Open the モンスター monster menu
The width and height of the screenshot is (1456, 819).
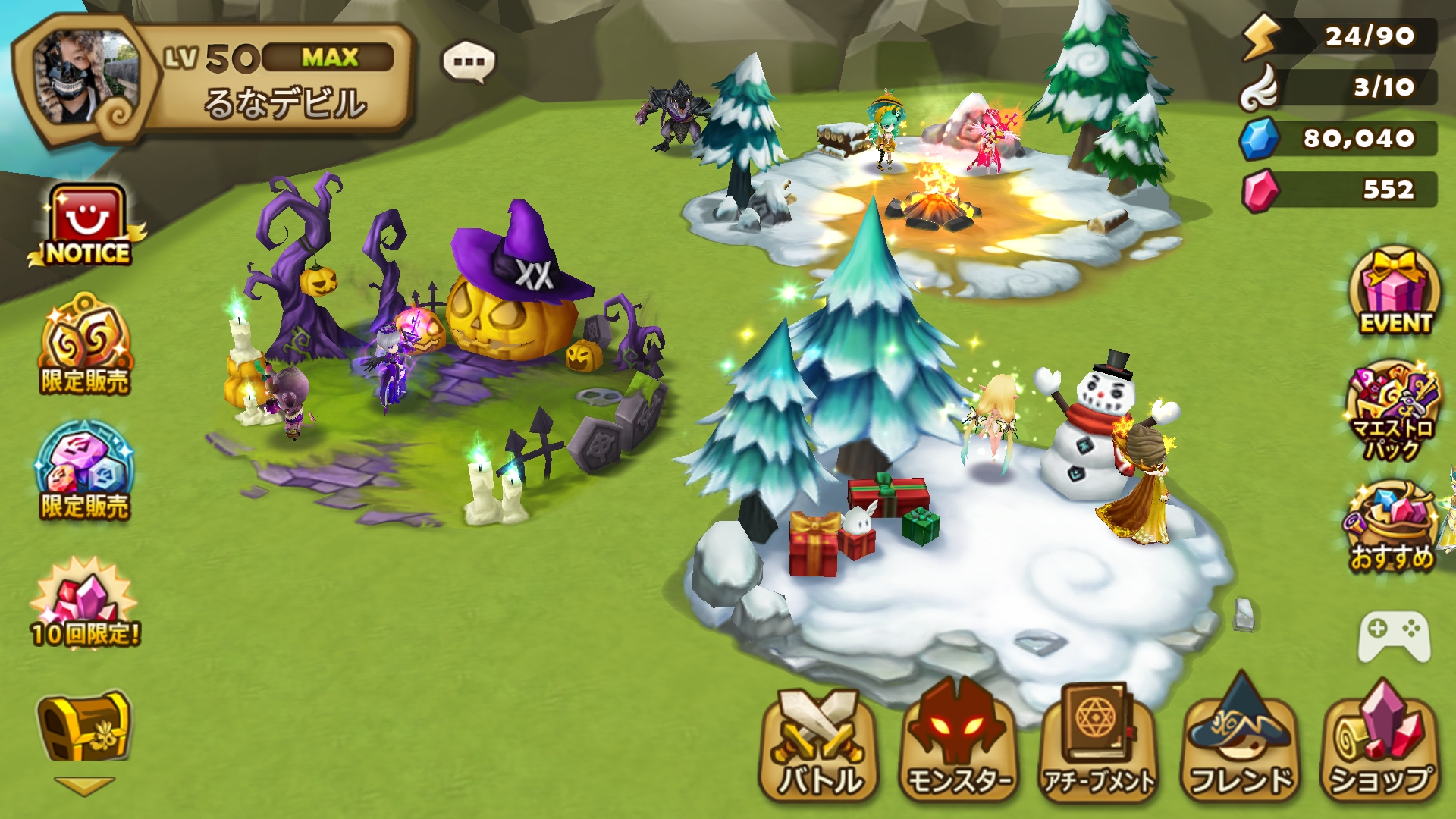959,743
